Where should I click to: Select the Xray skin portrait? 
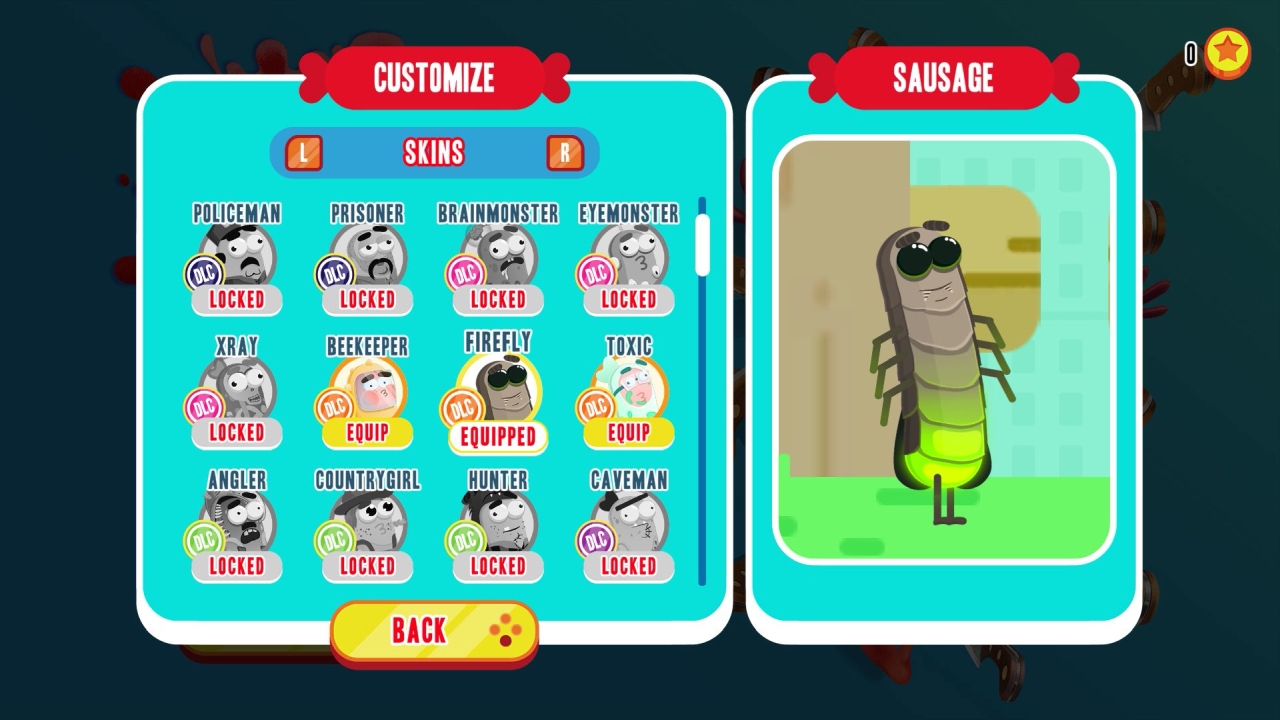click(x=236, y=385)
